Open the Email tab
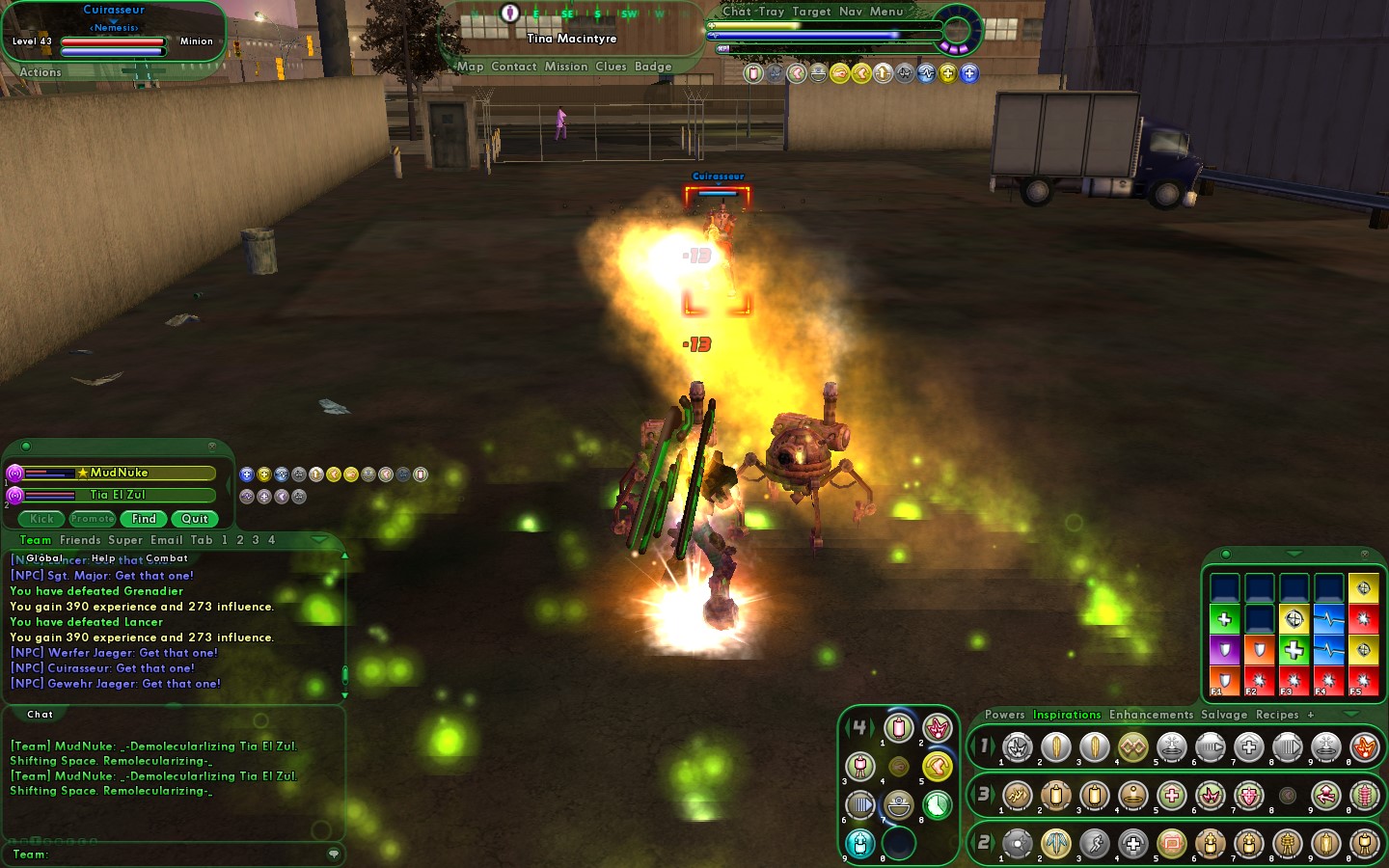Image resolution: width=1389 pixels, height=868 pixels. coord(166,540)
